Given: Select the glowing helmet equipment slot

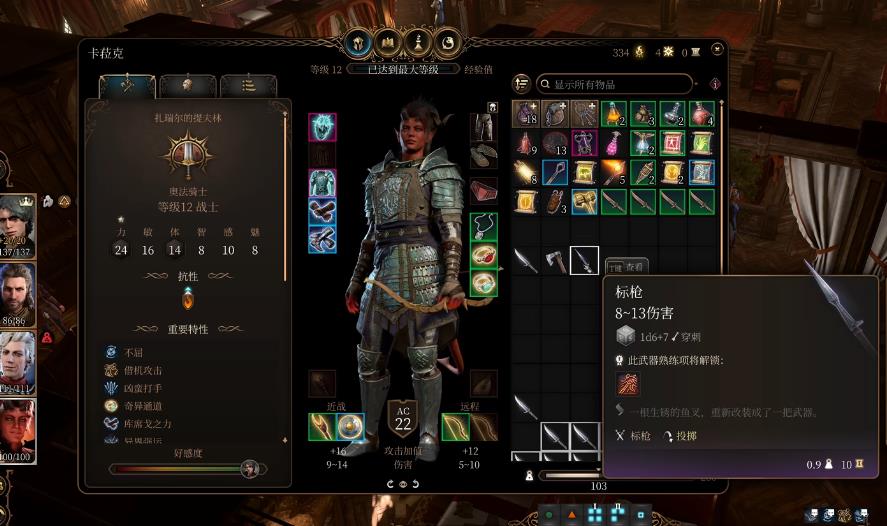Looking at the screenshot, I should pyautogui.click(x=322, y=127).
